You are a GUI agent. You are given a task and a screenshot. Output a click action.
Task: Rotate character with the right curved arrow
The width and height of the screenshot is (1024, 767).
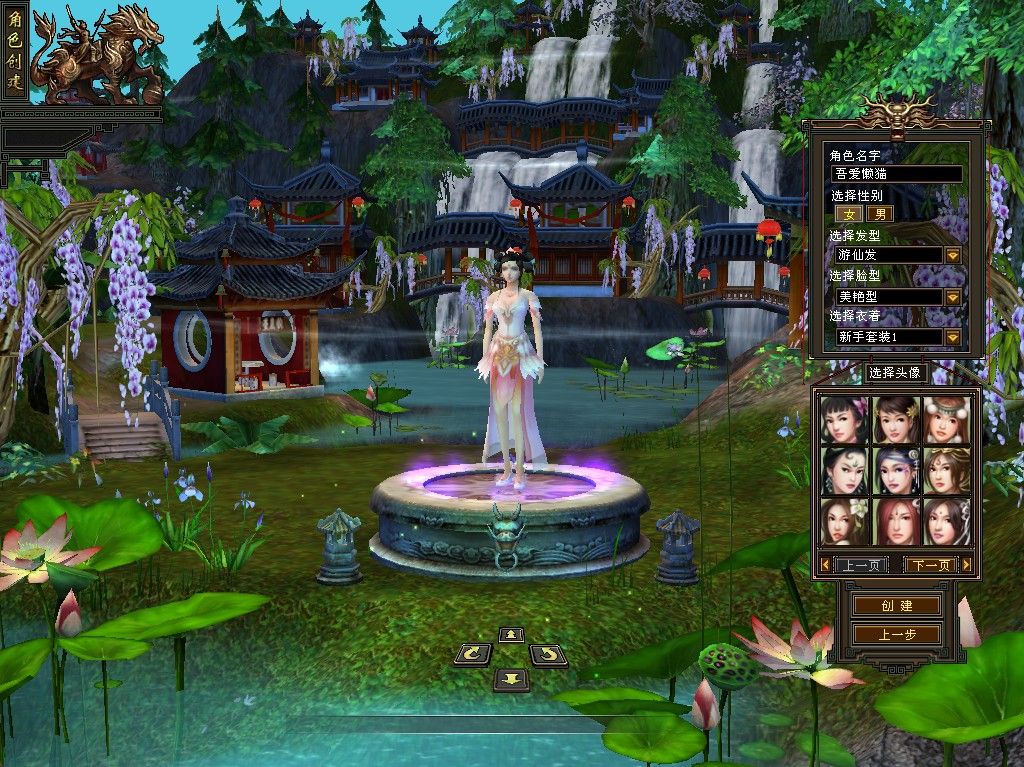coord(548,656)
